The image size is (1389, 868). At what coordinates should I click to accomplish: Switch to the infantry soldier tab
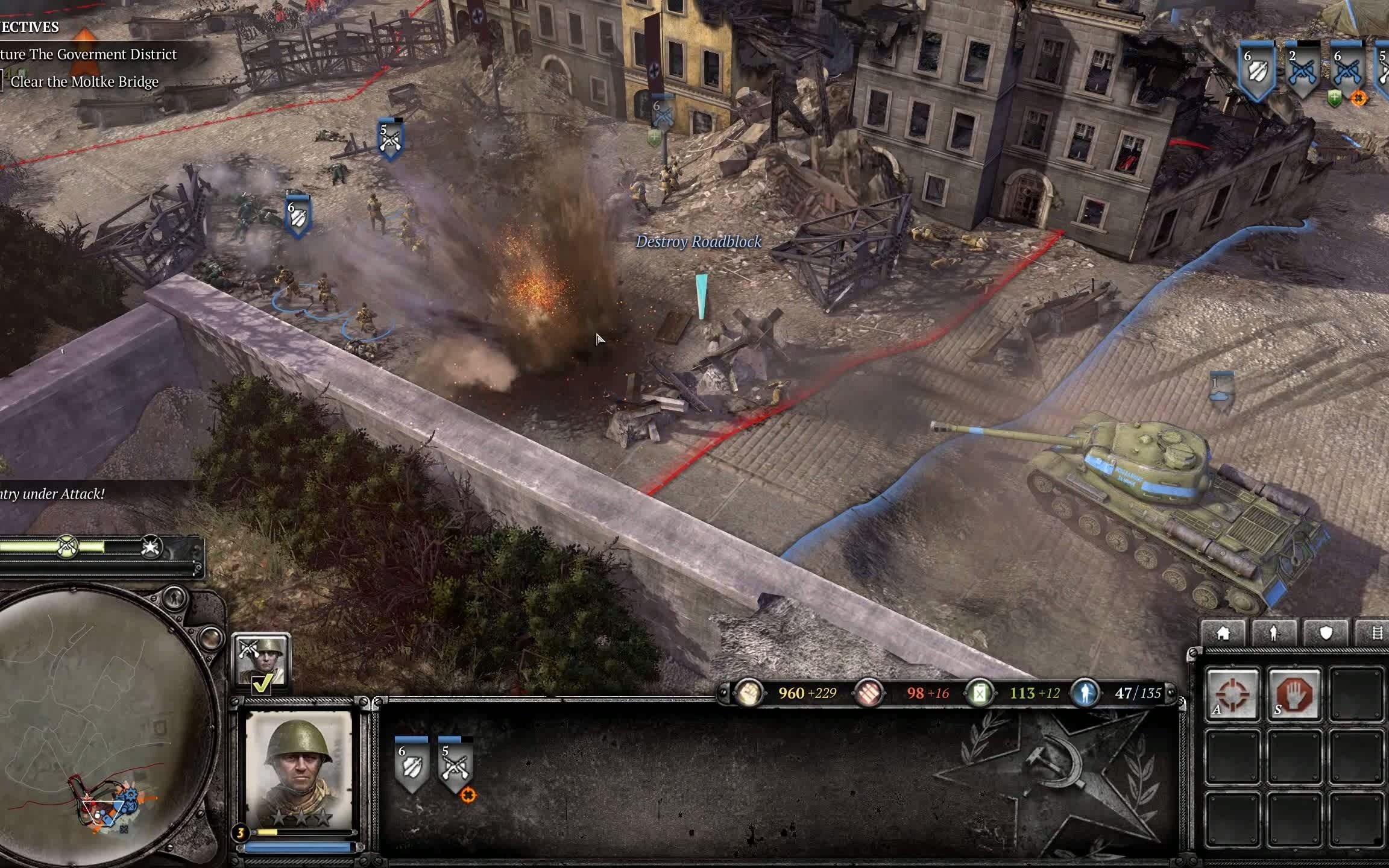1274,634
